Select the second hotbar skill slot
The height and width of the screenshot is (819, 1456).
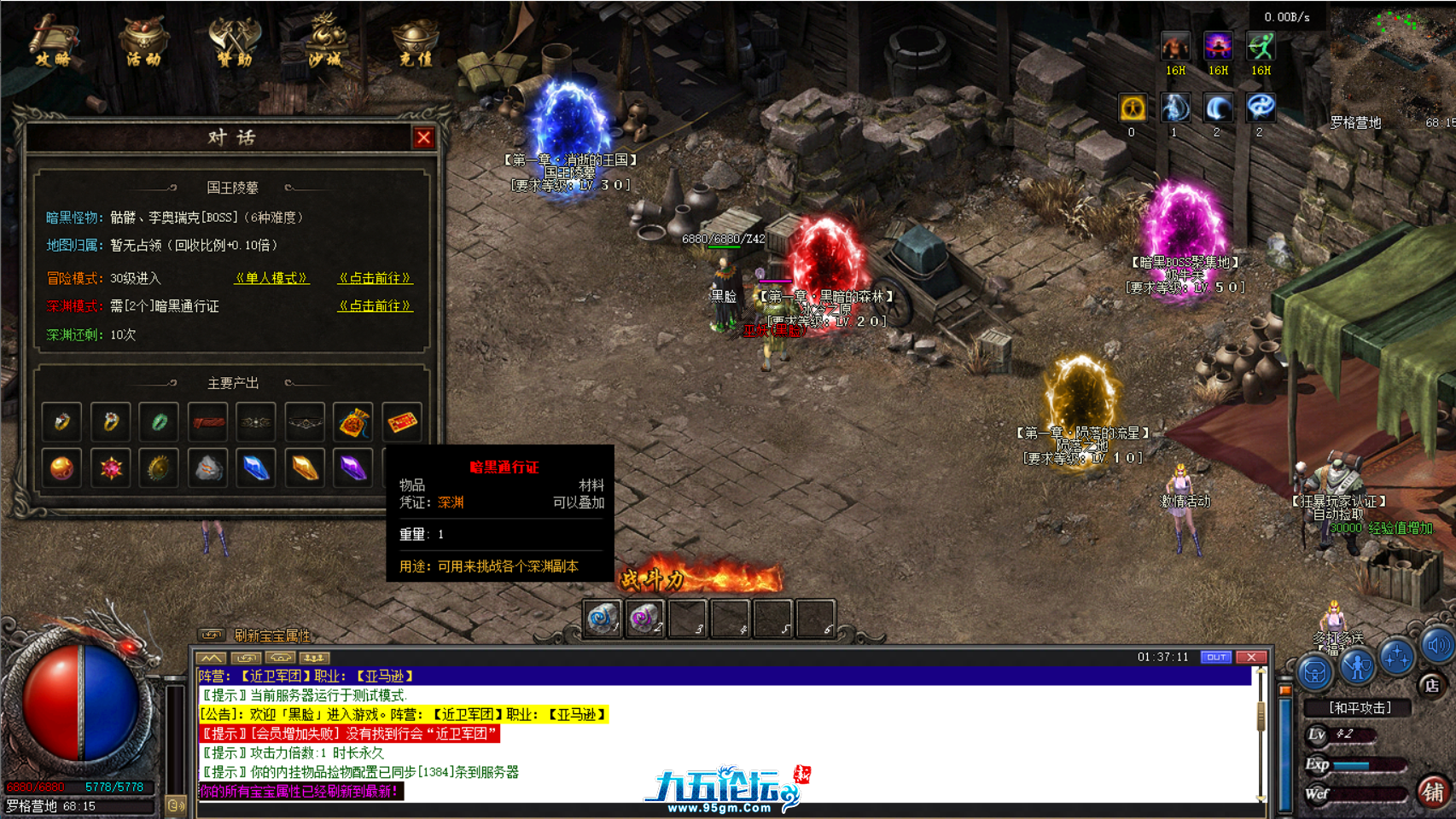coord(644,619)
